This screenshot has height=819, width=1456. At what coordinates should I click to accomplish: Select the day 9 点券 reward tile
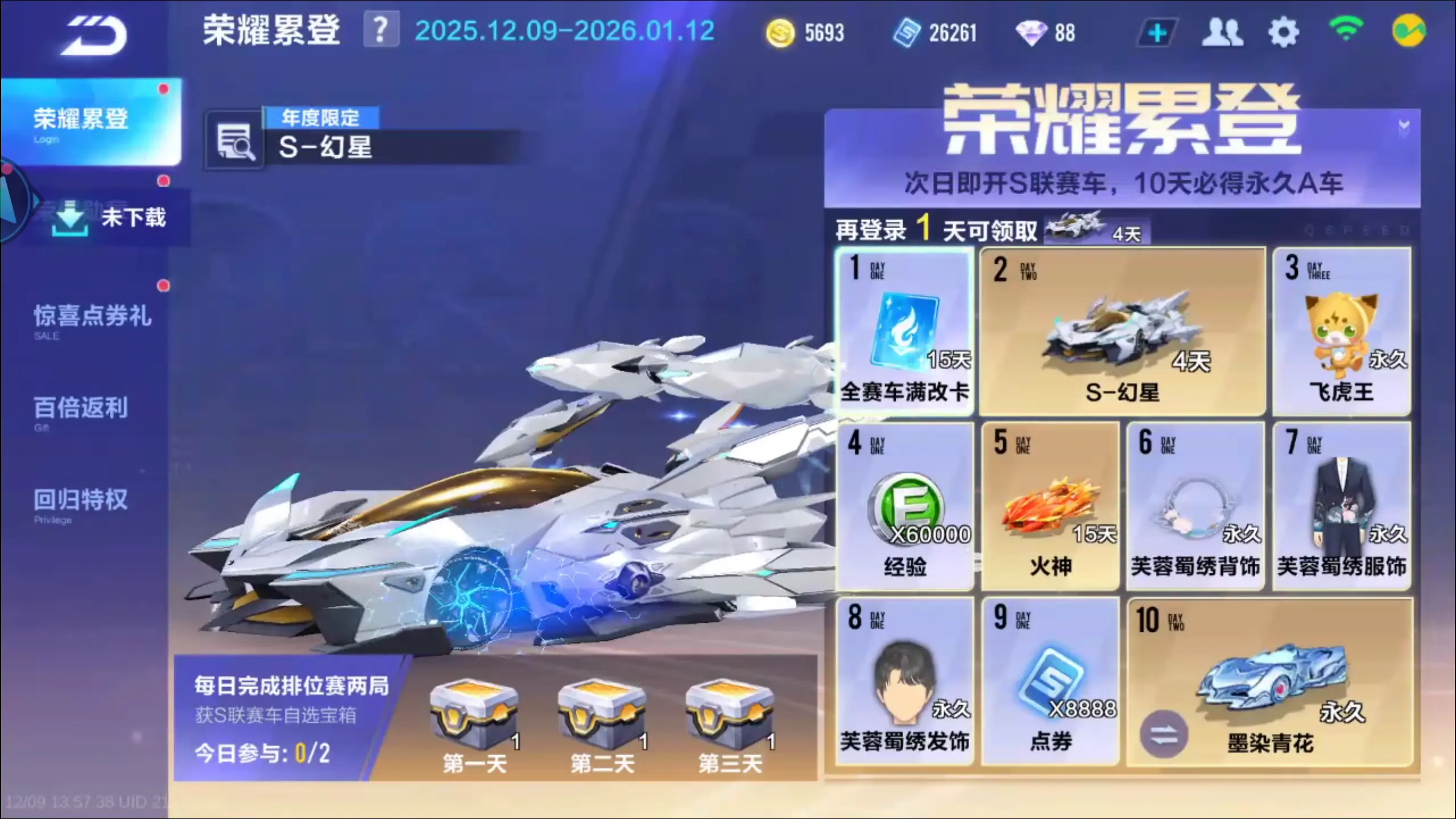[x=1050, y=681]
